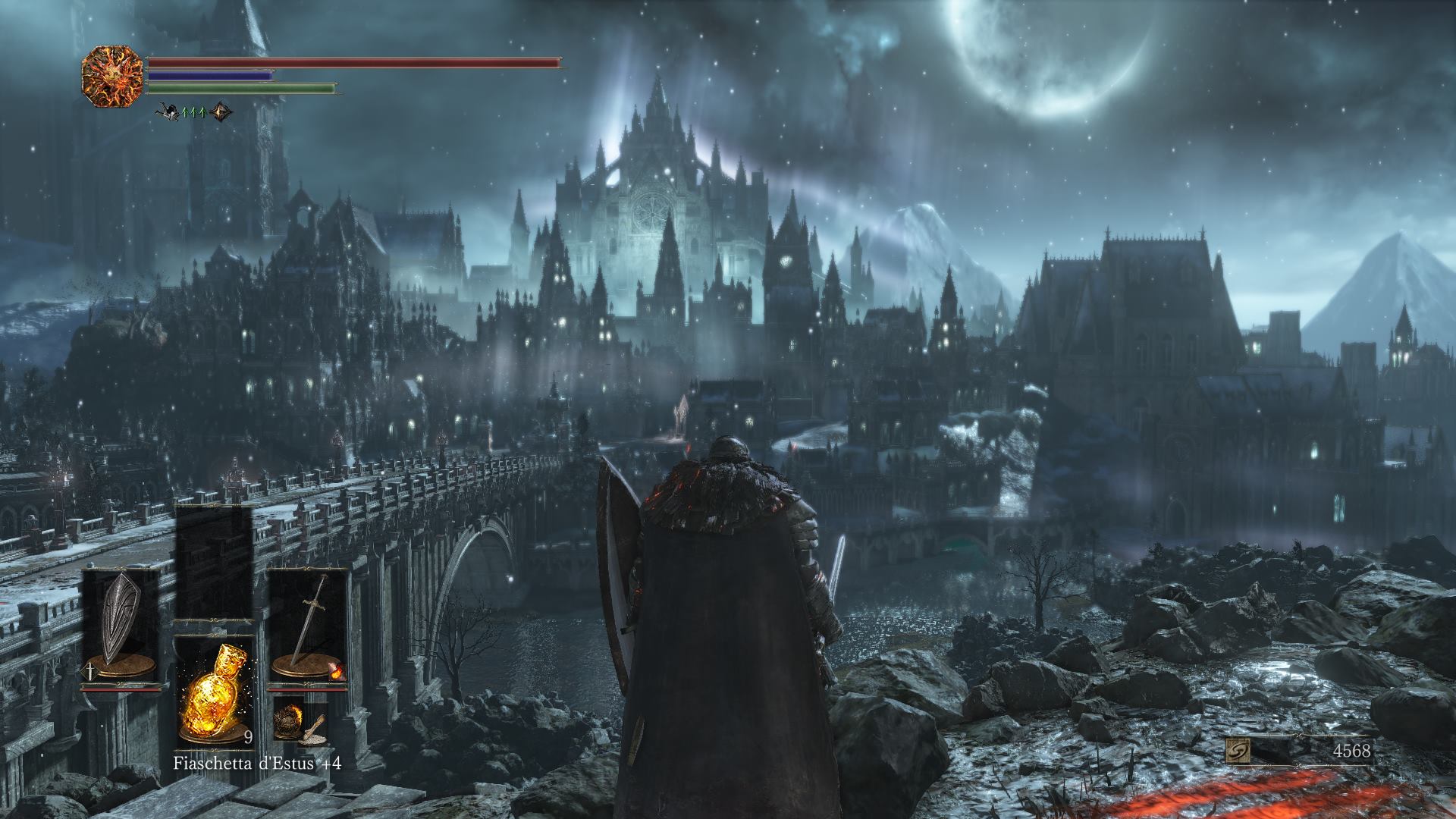Select the Fiaschetta d'Estus item slot
The image size is (1456, 819).
[x=213, y=692]
